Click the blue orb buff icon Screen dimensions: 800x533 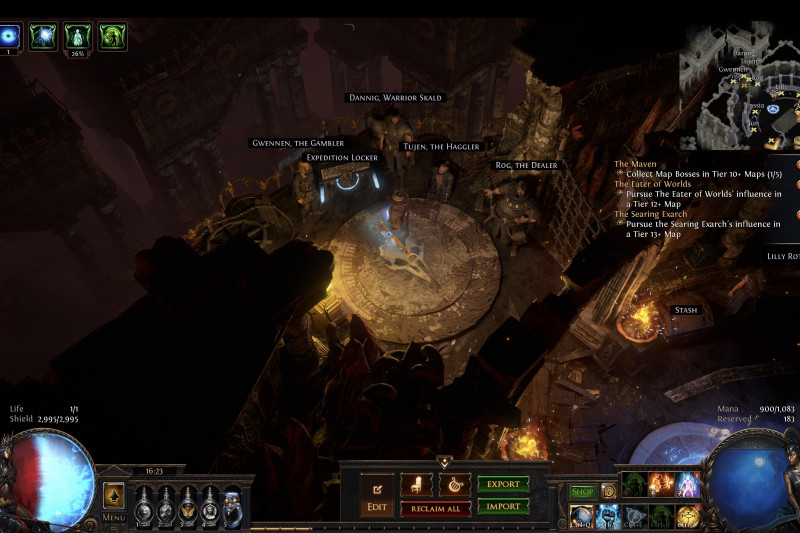pos(11,37)
